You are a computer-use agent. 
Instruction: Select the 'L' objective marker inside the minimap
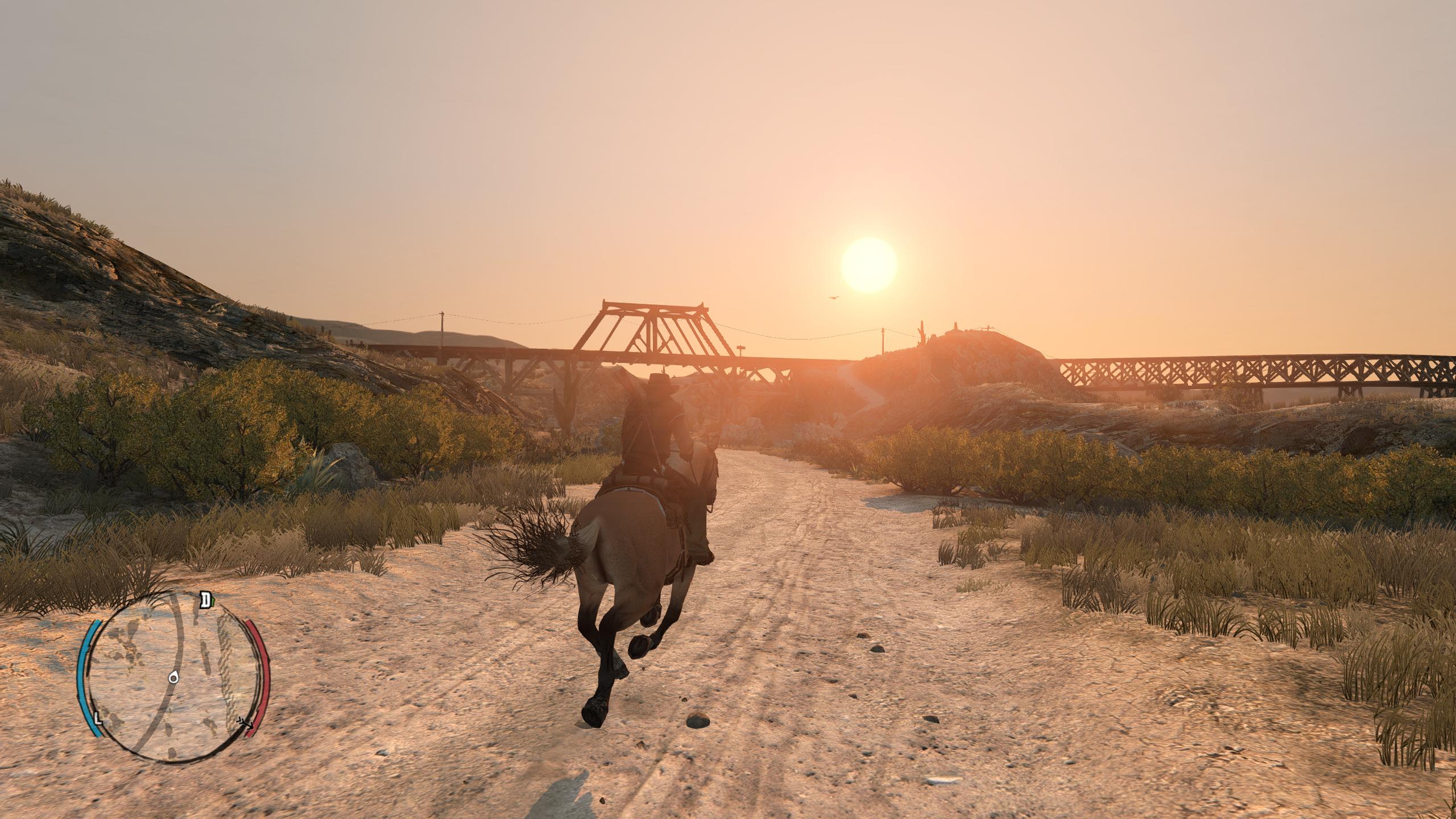tap(98, 718)
